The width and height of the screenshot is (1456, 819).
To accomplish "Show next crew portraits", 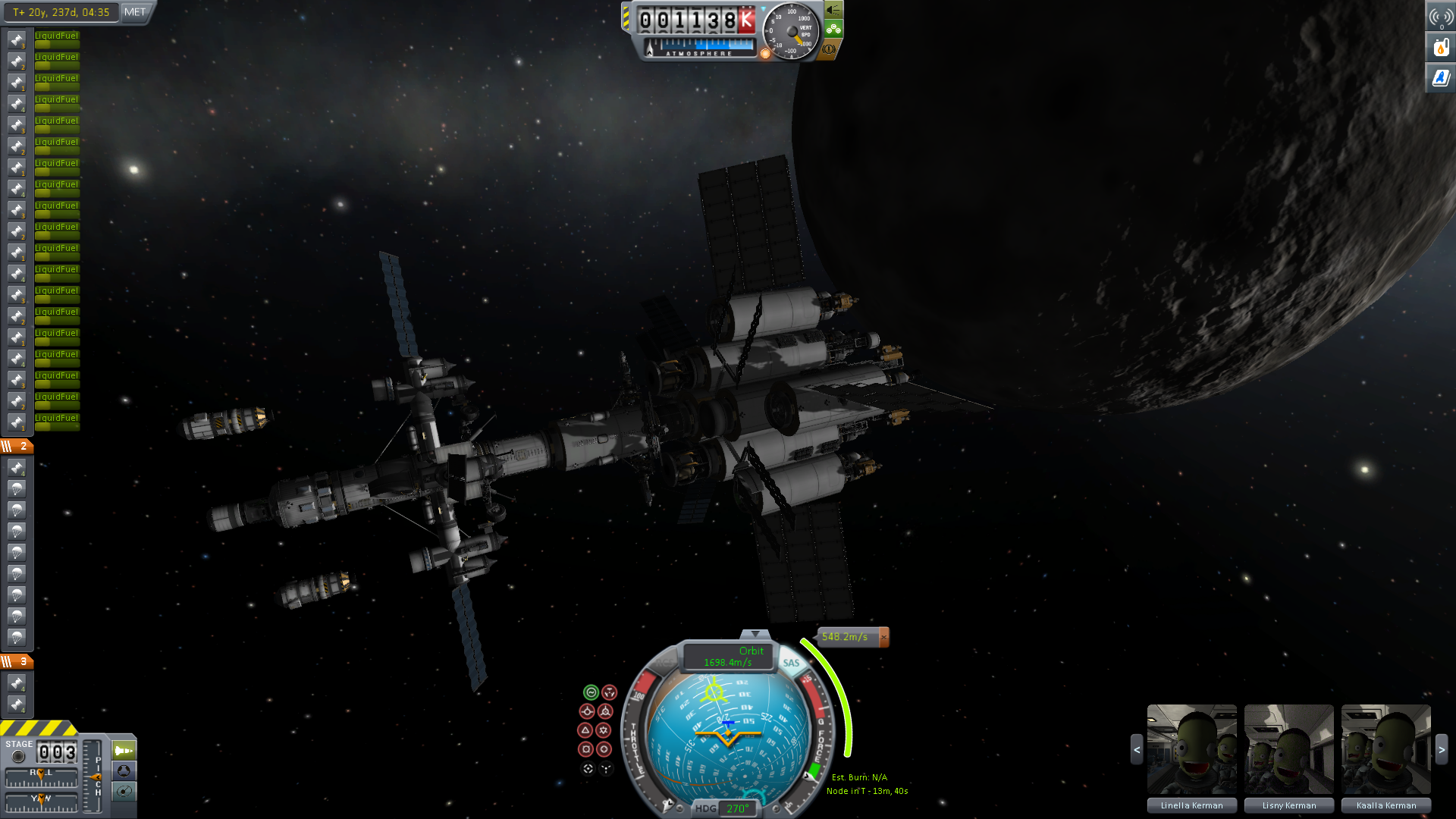I will tap(1442, 750).
